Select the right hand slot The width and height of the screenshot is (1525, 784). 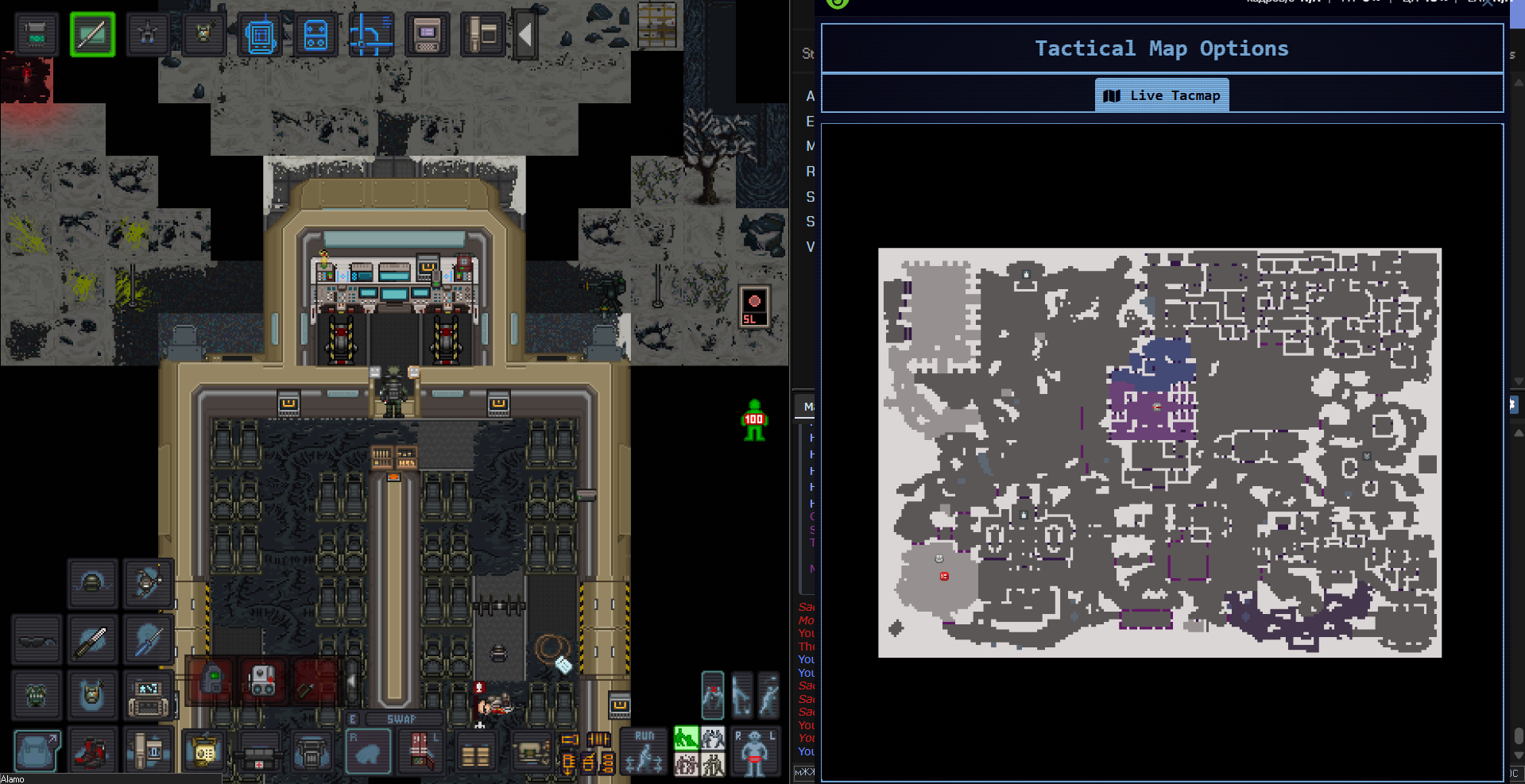(x=368, y=751)
